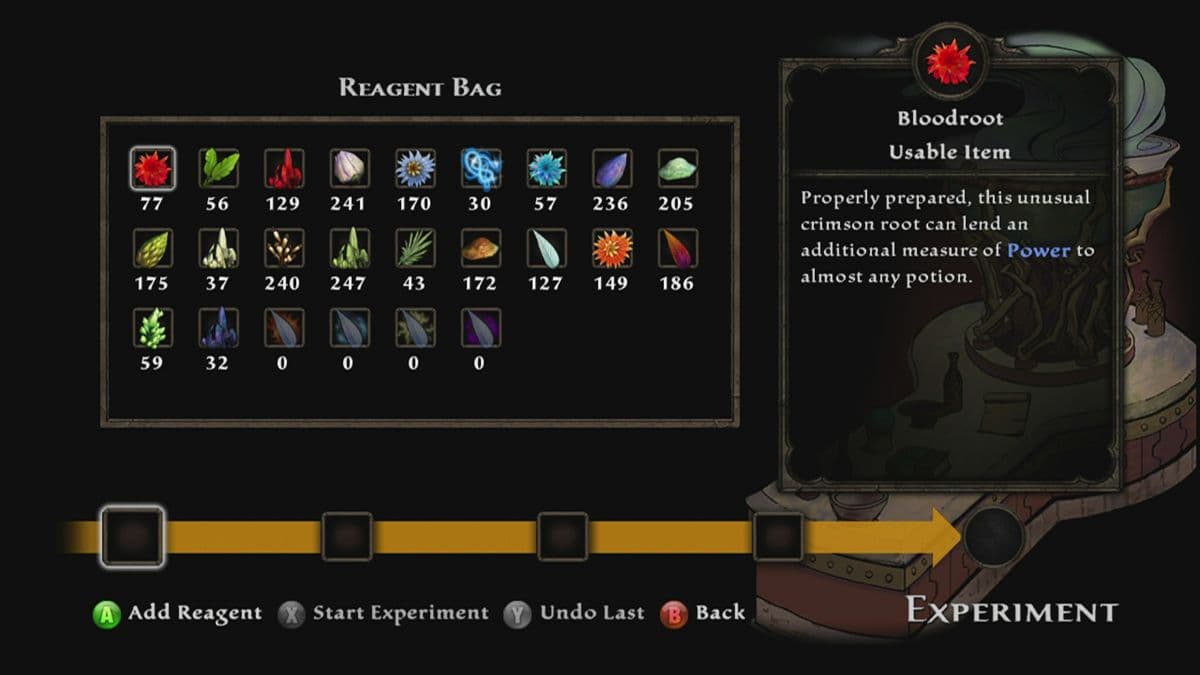Select the glowing blue swirl reagent
This screenshot has height=675, width=1200.
coord(480,169)
